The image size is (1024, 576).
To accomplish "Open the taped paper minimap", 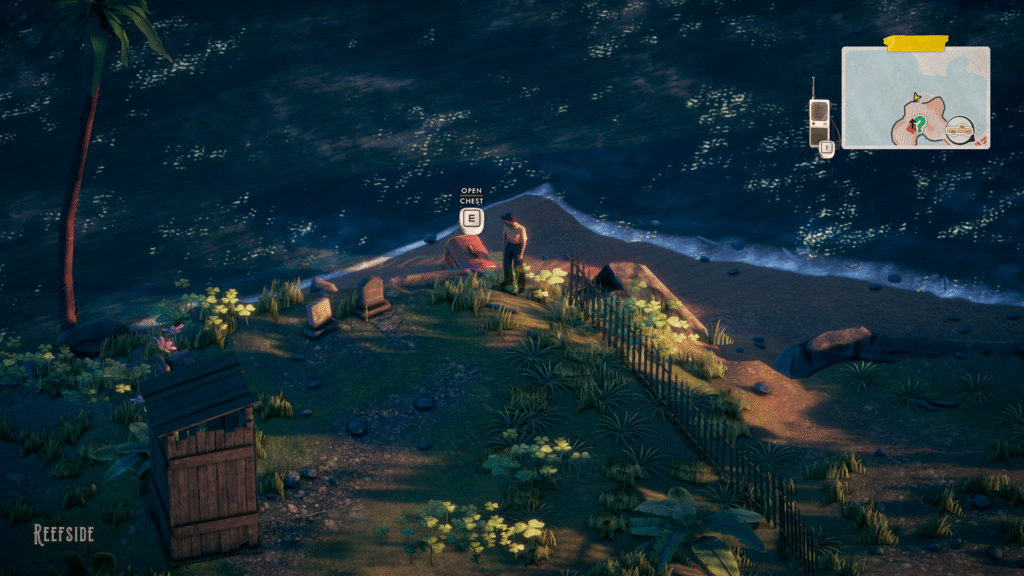I will [915, 97].
